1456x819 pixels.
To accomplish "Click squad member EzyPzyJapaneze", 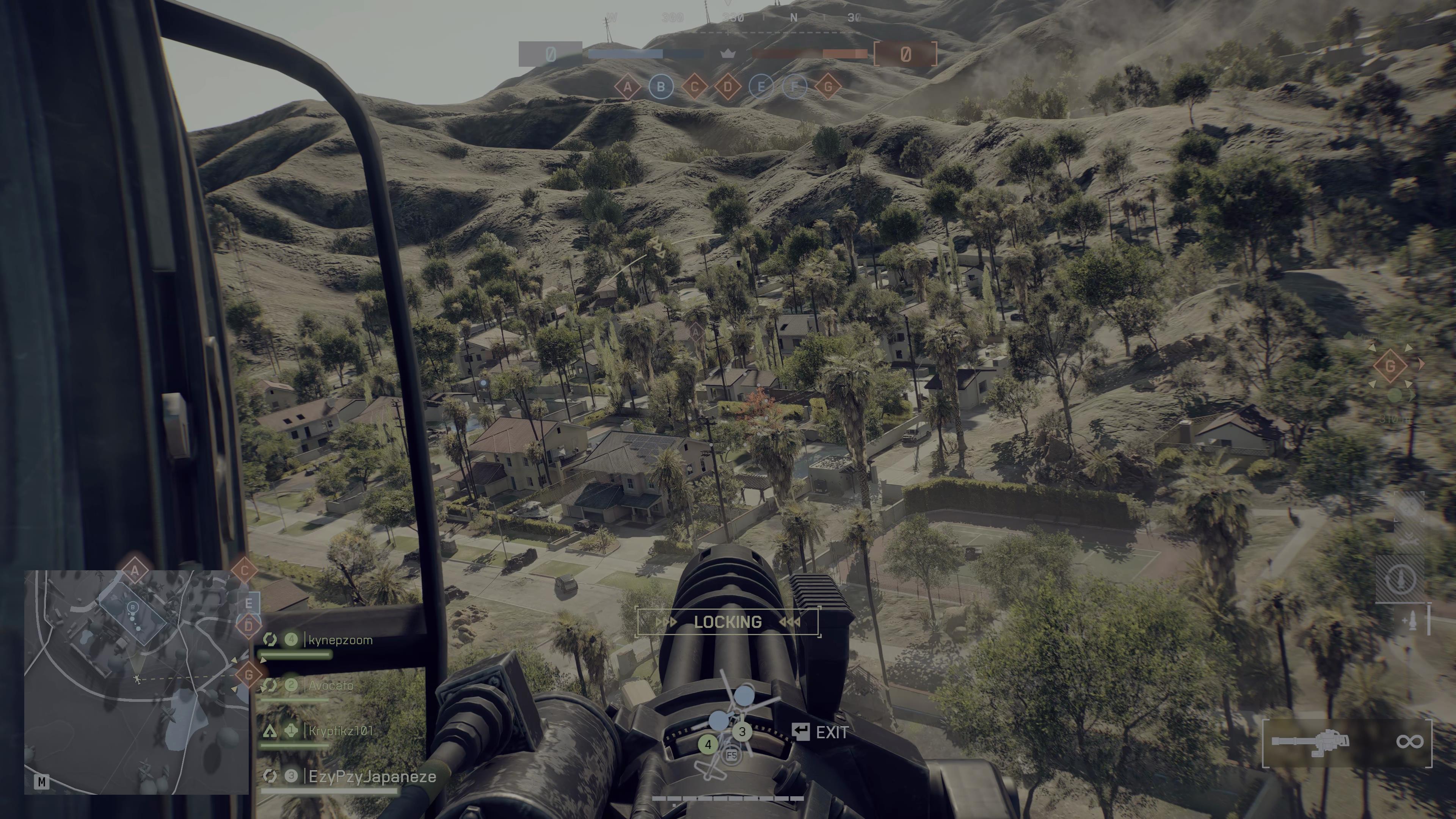I will 372,777.
